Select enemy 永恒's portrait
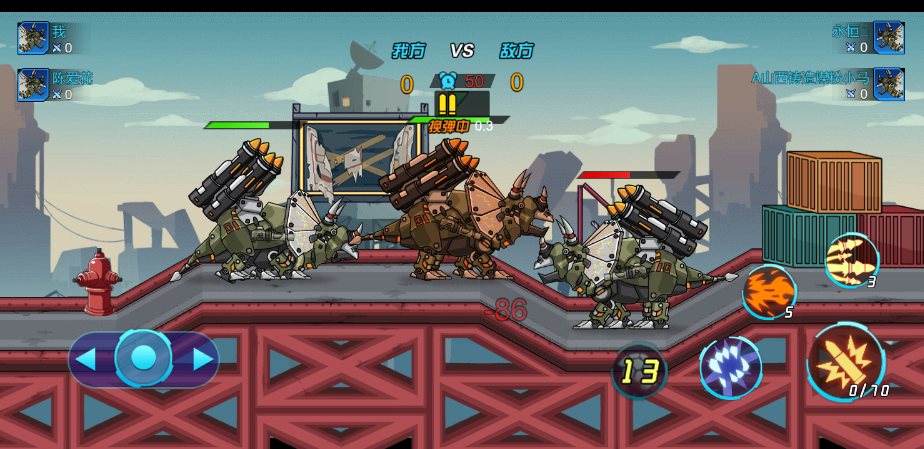 pos(889,38)
